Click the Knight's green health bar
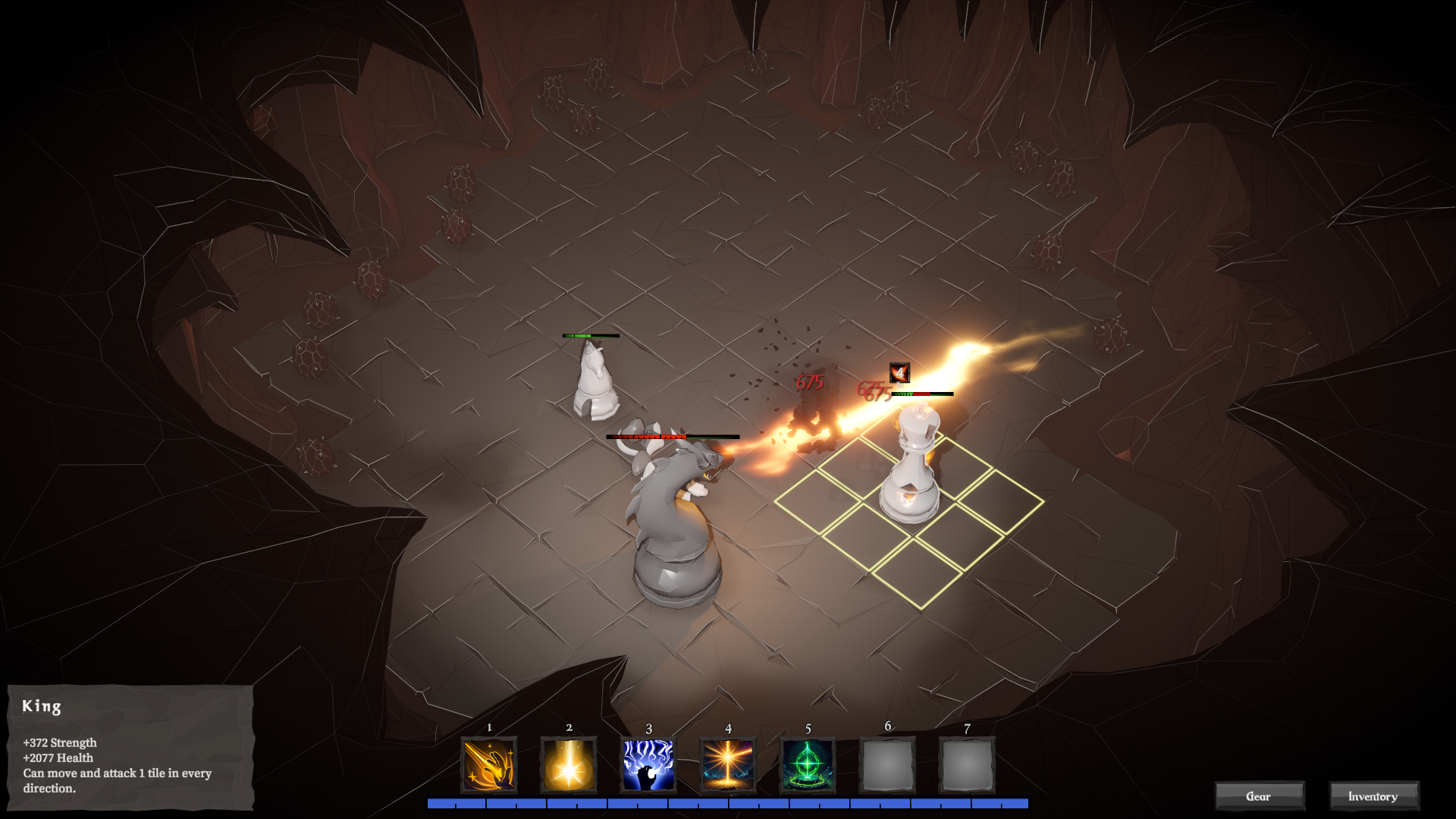 click(x=591, y=335)
